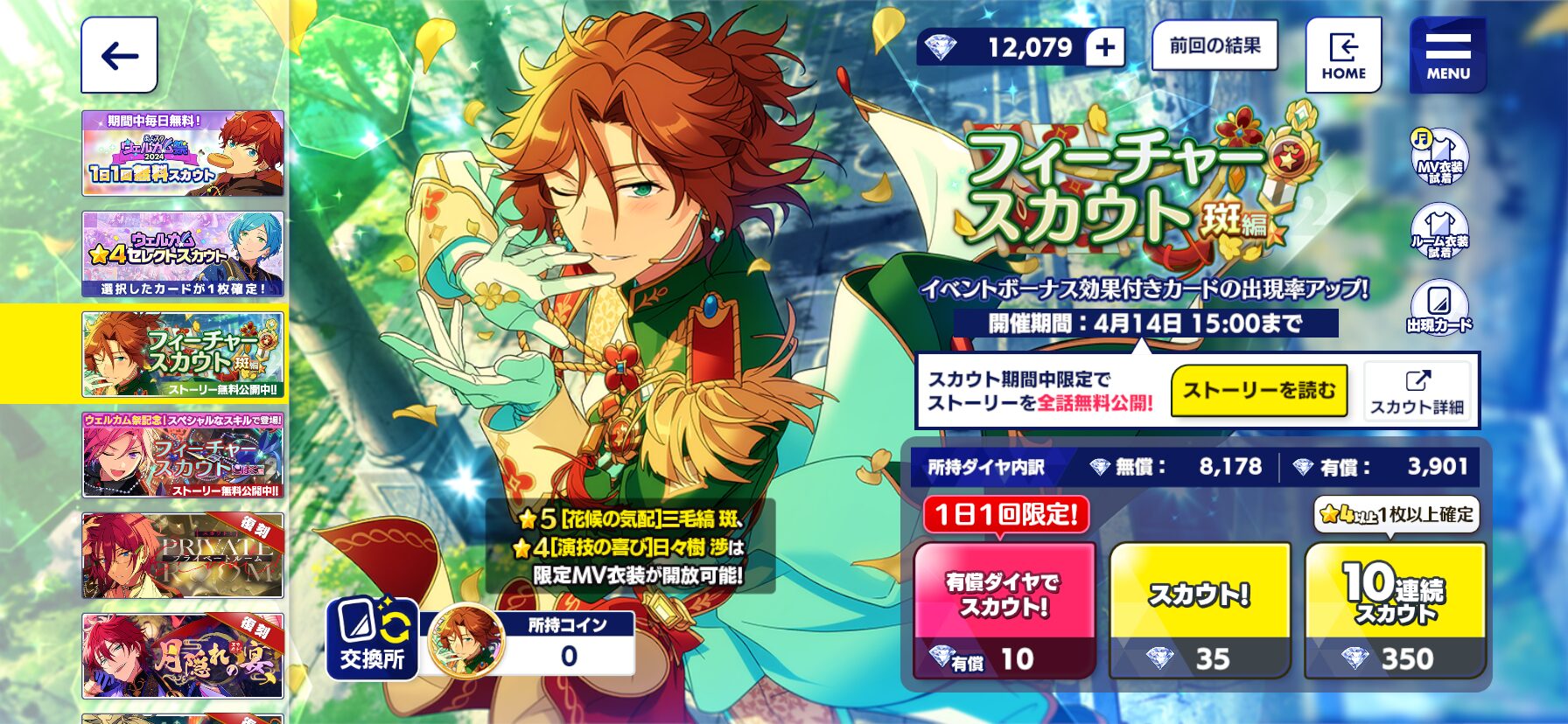Select the ウェルカム★4セレクトスカウト banner
Viewport: 1568px width, 724px height.
(185, 251)
